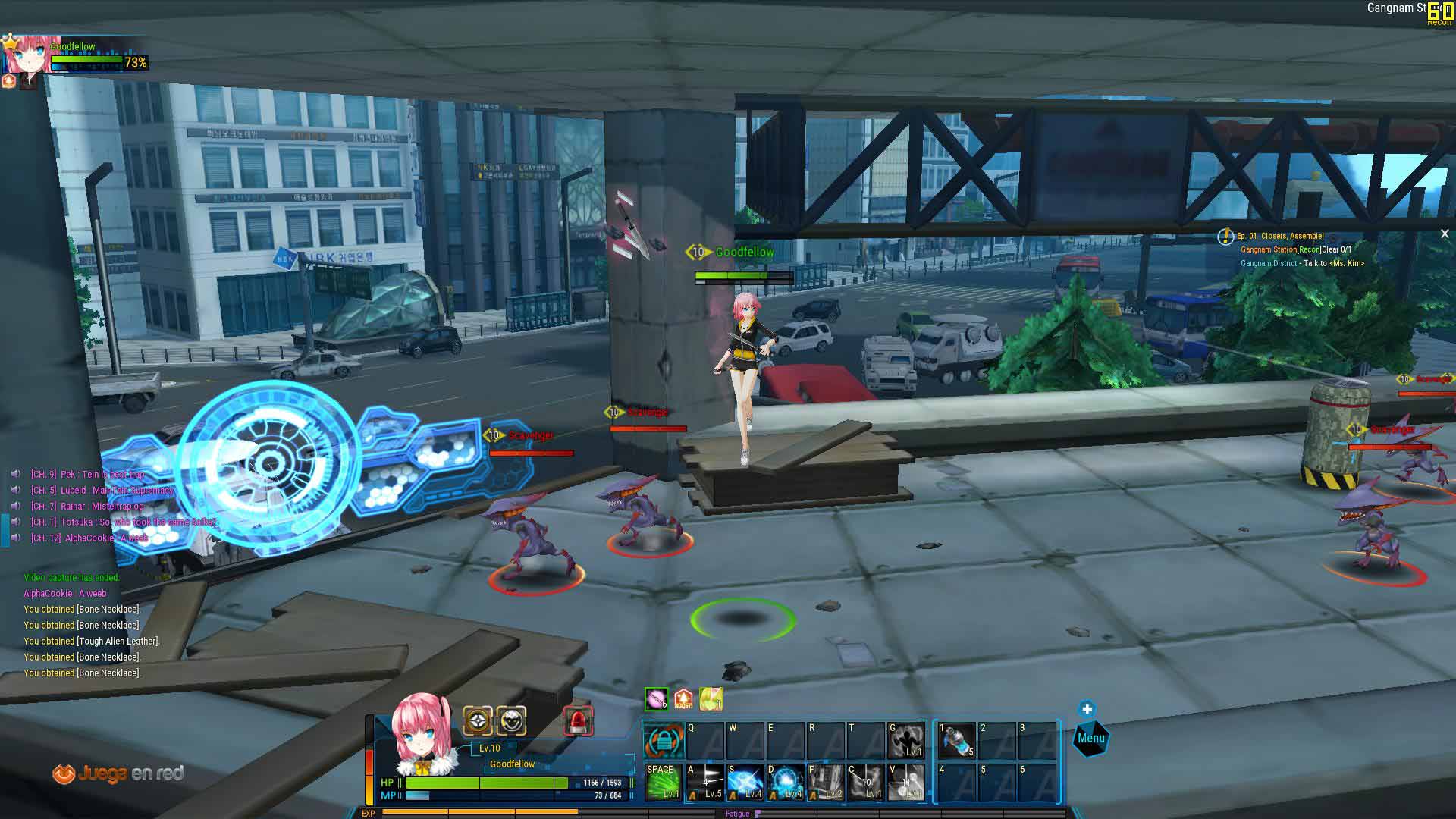This screenshot has width=1456, height=819.
Task: Open the hexagonal Menu button
Action: coord(1090,739)
